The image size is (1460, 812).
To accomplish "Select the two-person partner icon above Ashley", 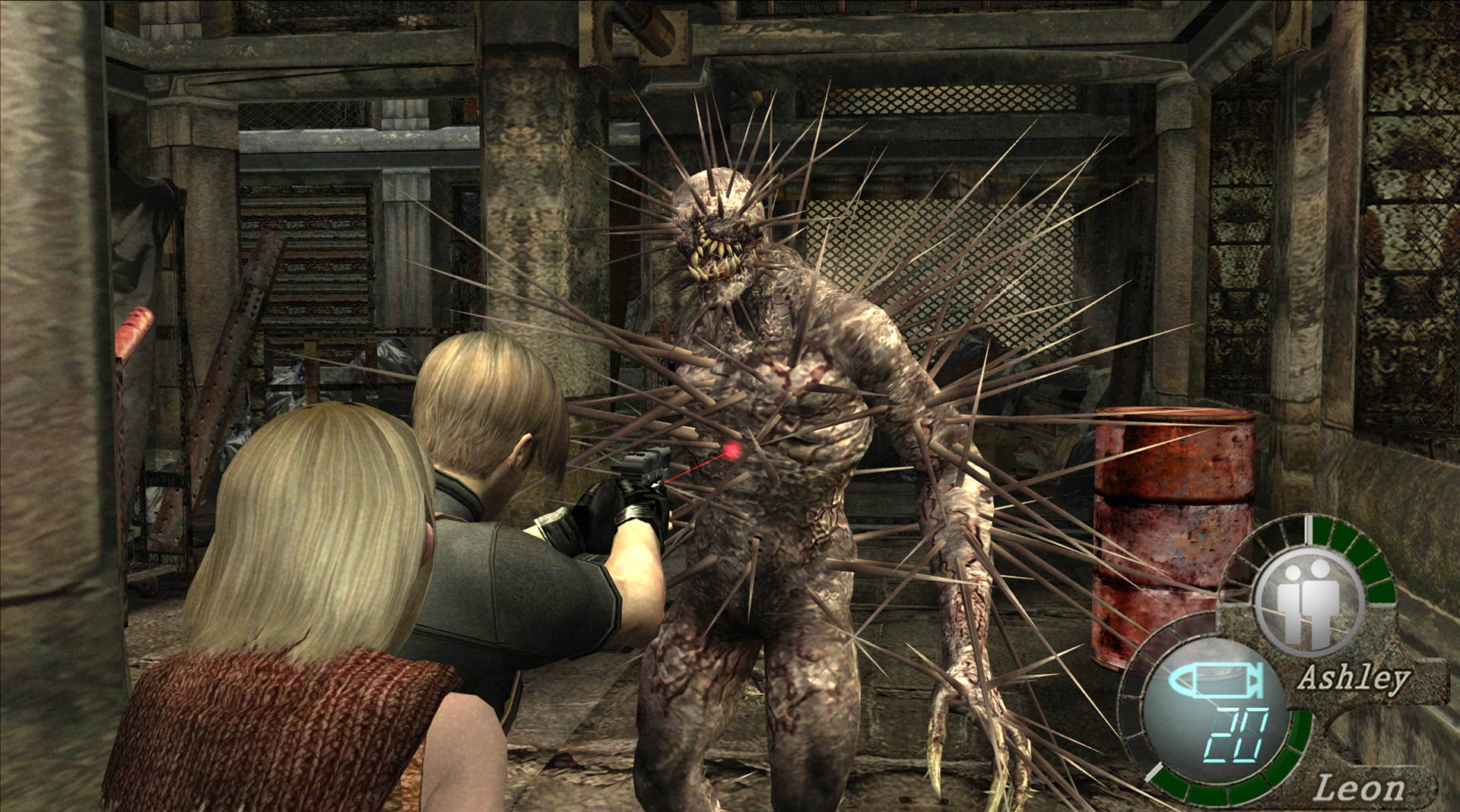I will pyautogui.click(x=1309, y=601).
